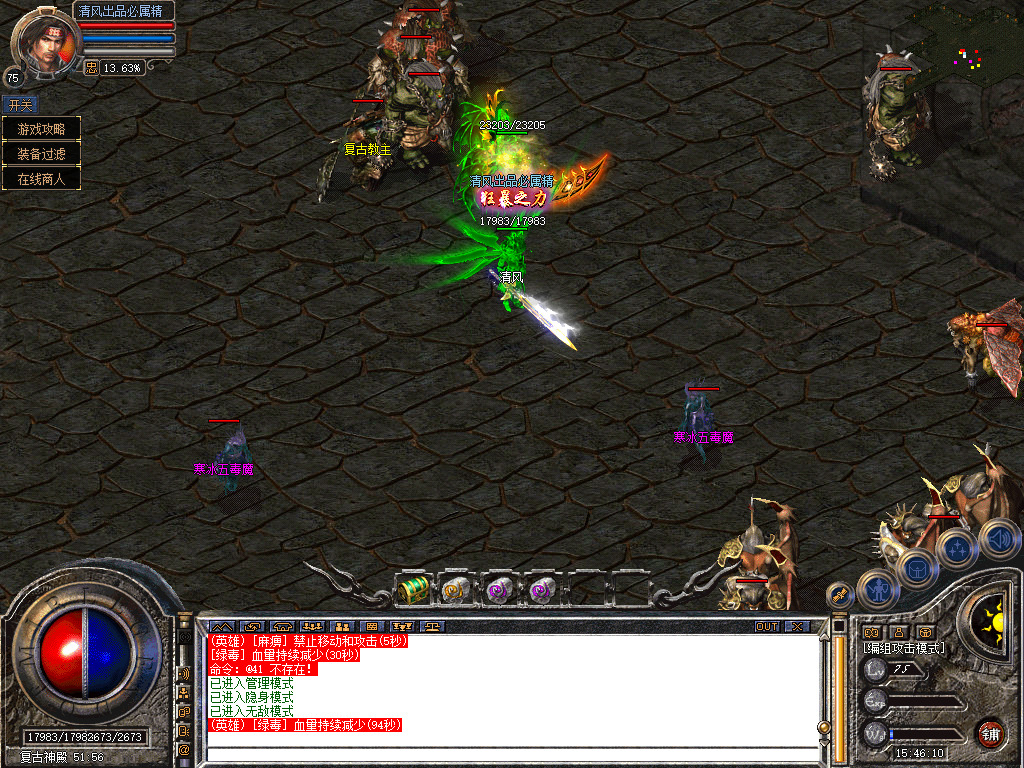Open the character status round button
Image resolution: width=1024 pixels, height=768 pixels.
[x=879, y=589]
